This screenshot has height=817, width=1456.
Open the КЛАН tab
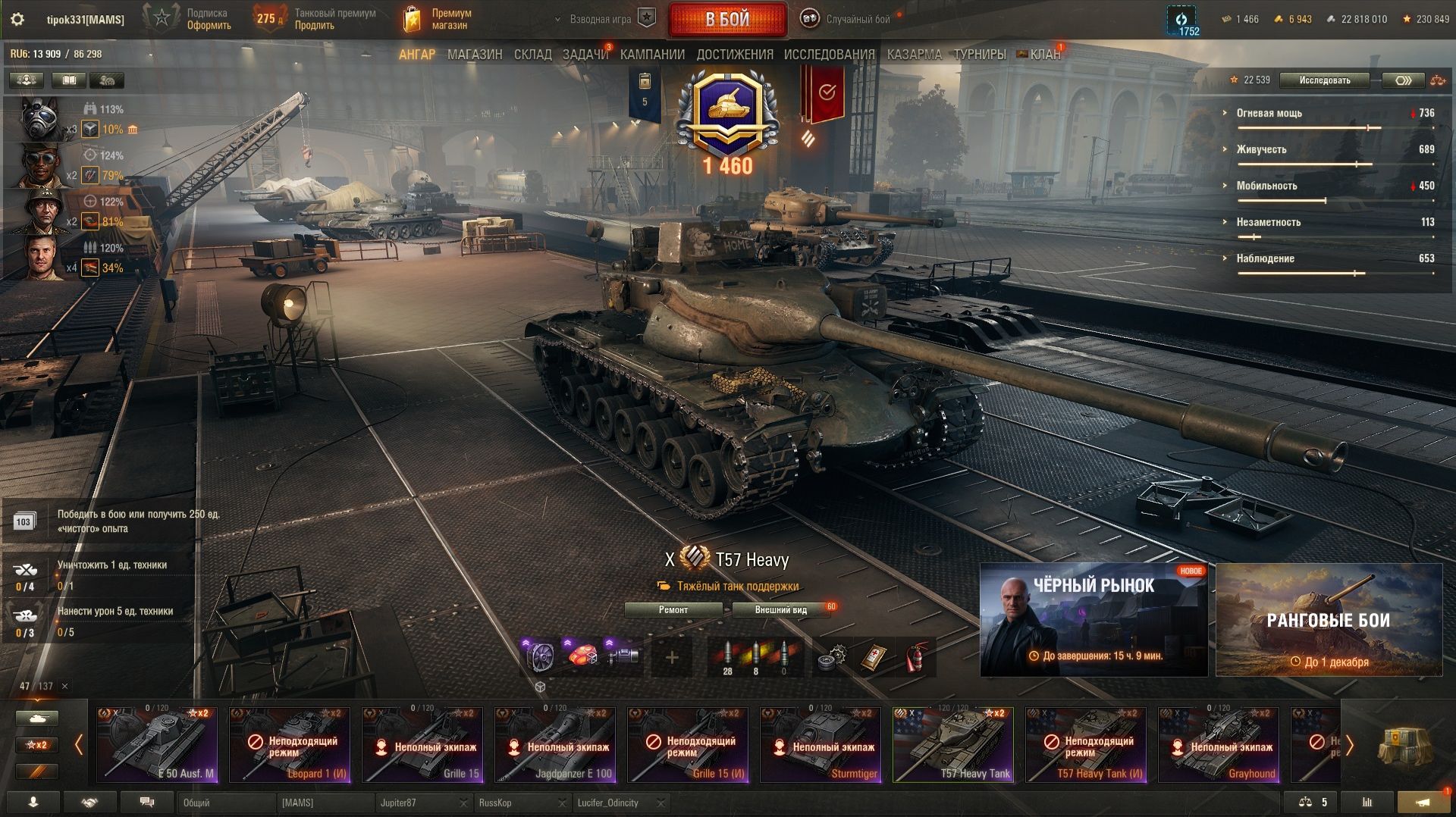1045,55
